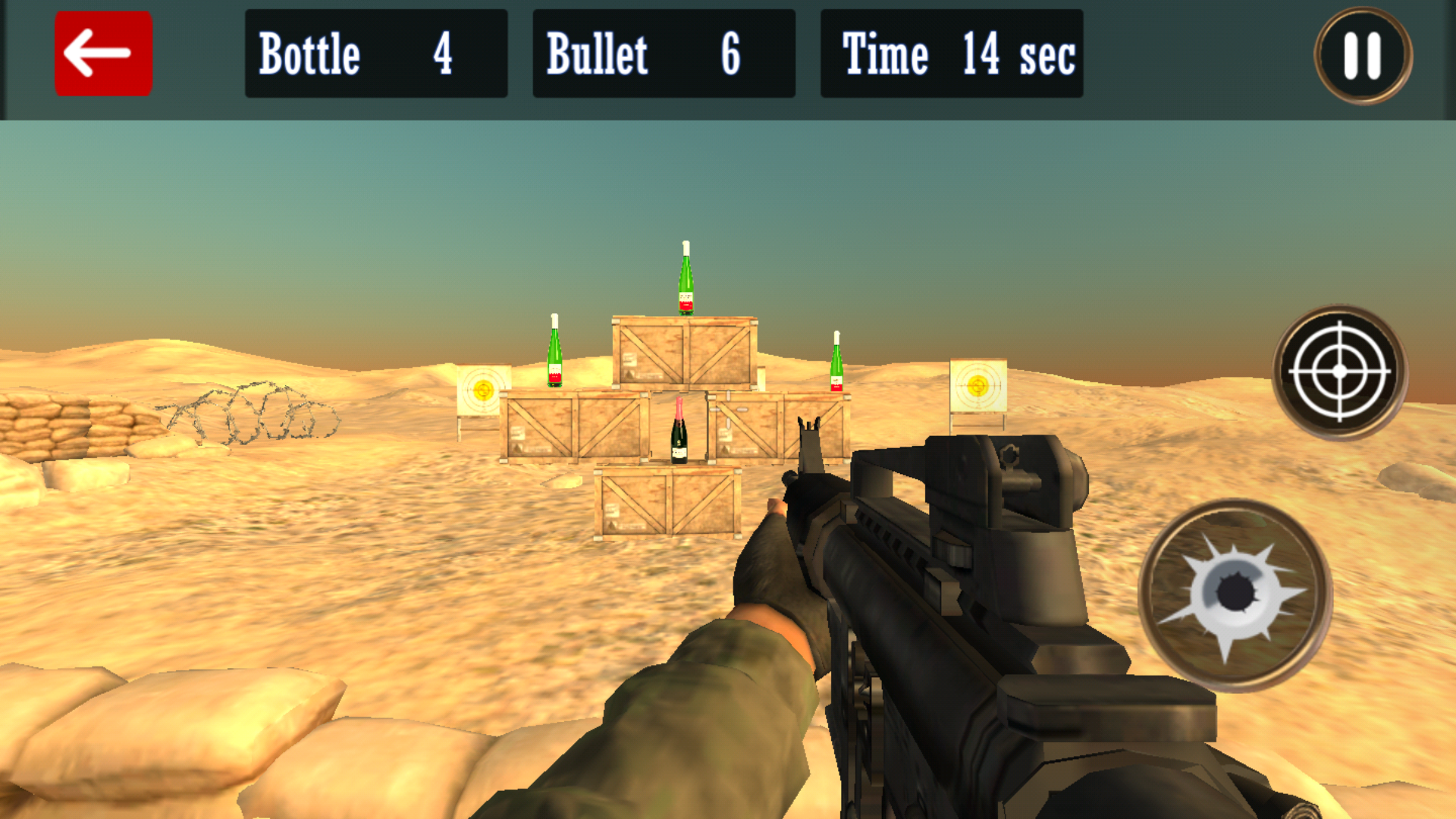
Task: Click the Time 14 sec indicator
Action: [x=952, y=53]
